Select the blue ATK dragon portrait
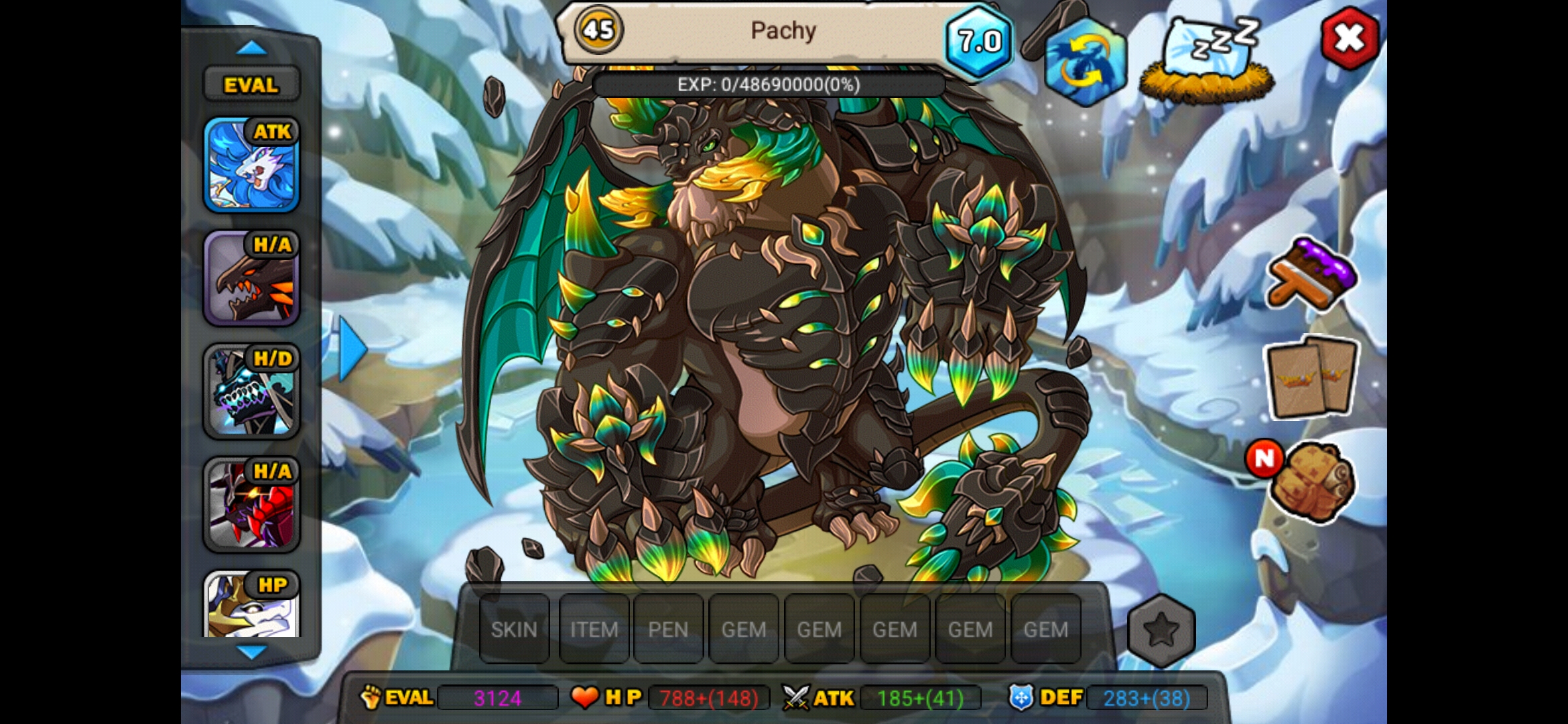The image size is (1568, 724). pyautogui.click(x=251, y=166)
